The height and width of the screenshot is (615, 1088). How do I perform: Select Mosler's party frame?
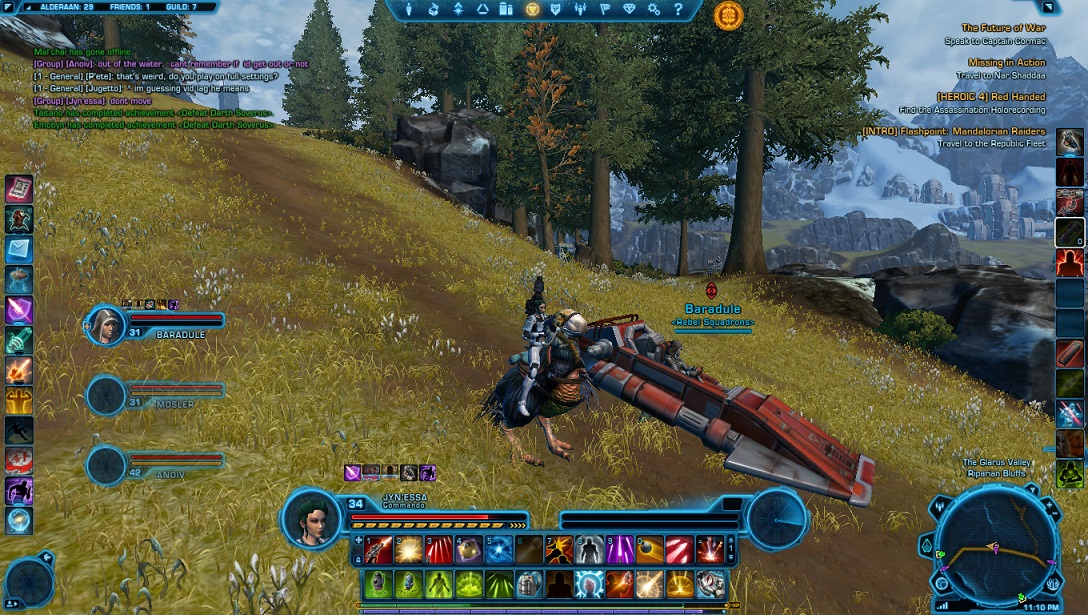[x=160, y=394]
